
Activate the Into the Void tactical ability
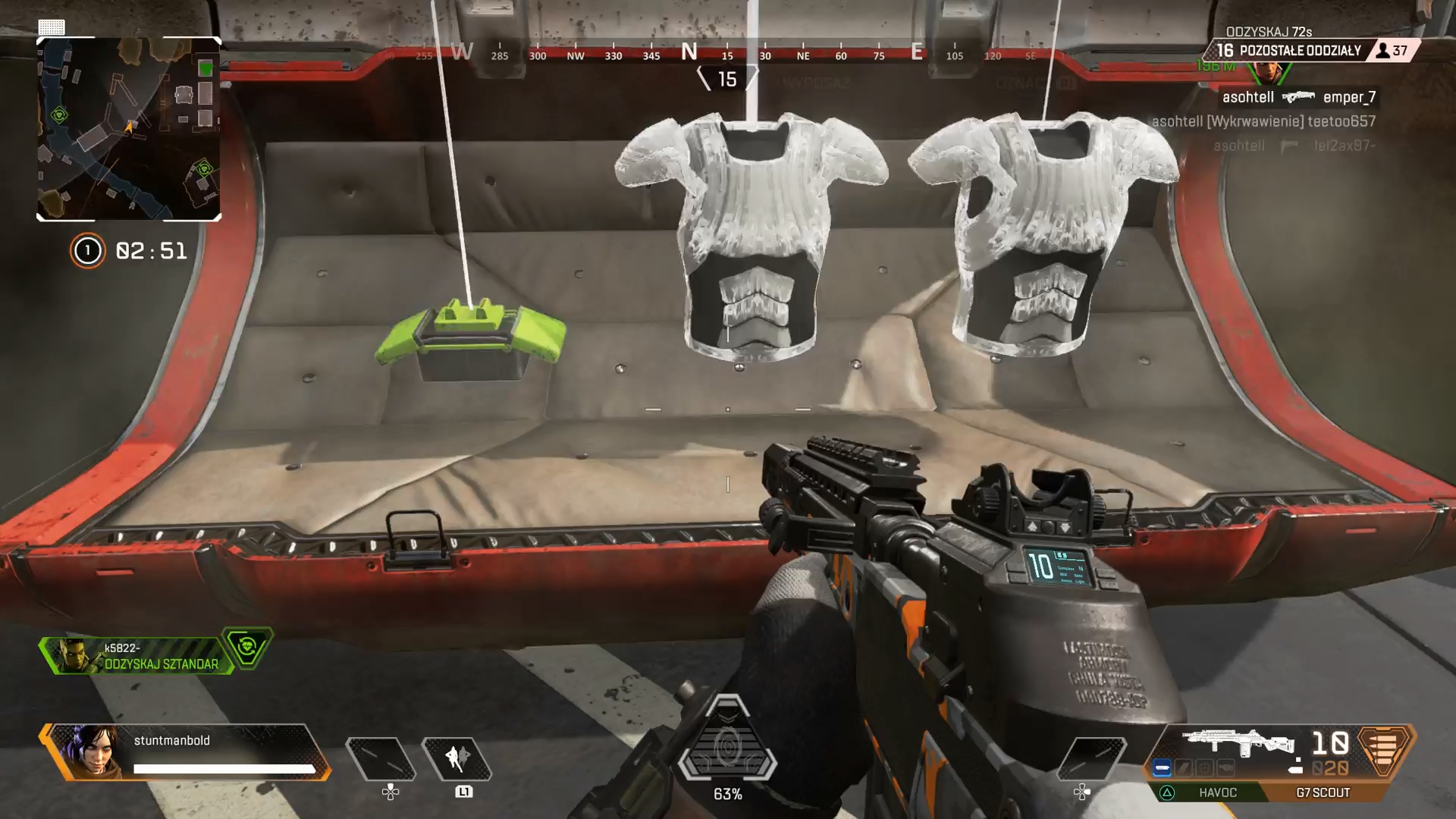click(x=457, y=758)
